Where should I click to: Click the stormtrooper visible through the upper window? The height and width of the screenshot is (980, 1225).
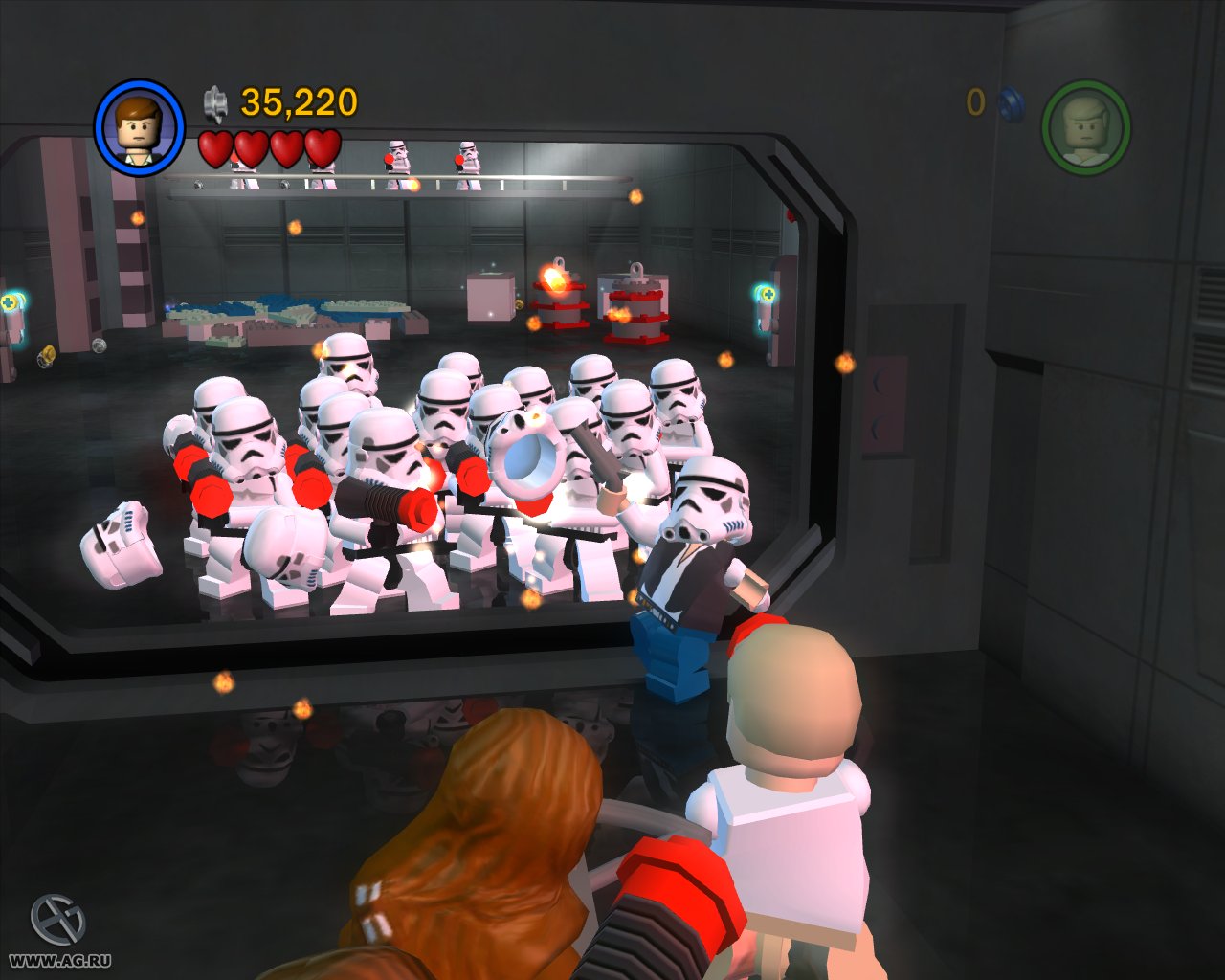[x=395, y=158]
